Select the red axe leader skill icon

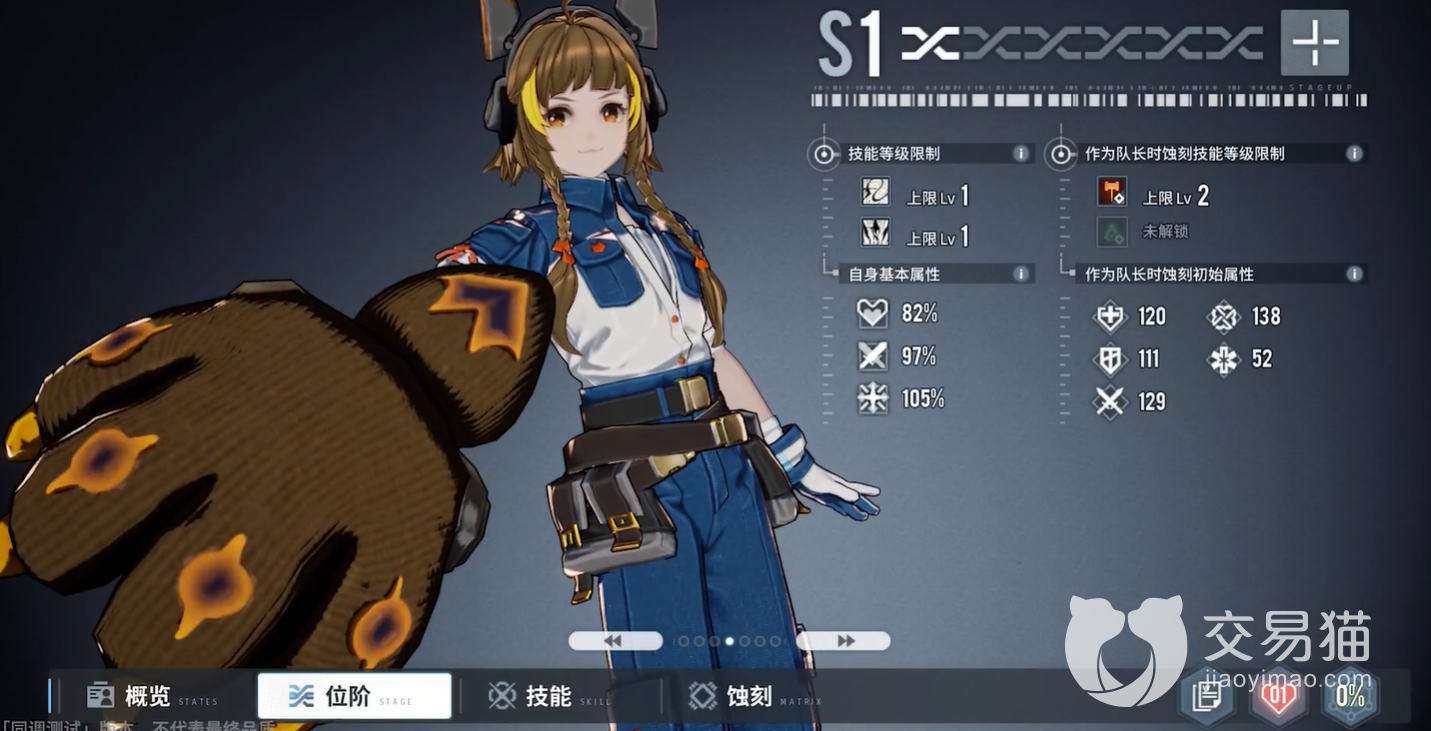point(1111,193)
